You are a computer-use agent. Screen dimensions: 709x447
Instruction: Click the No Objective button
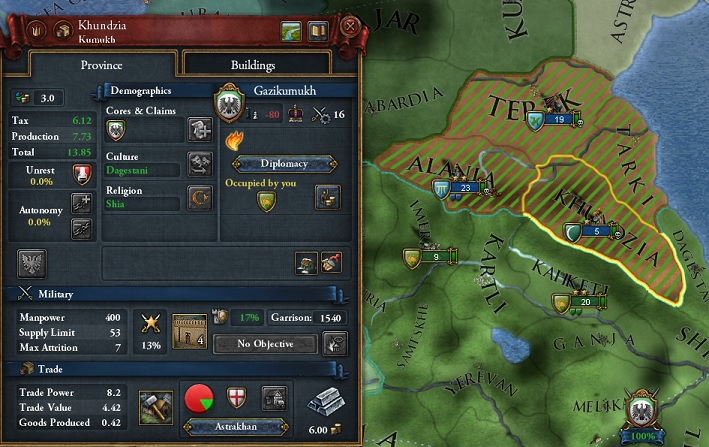coord(264,344)
